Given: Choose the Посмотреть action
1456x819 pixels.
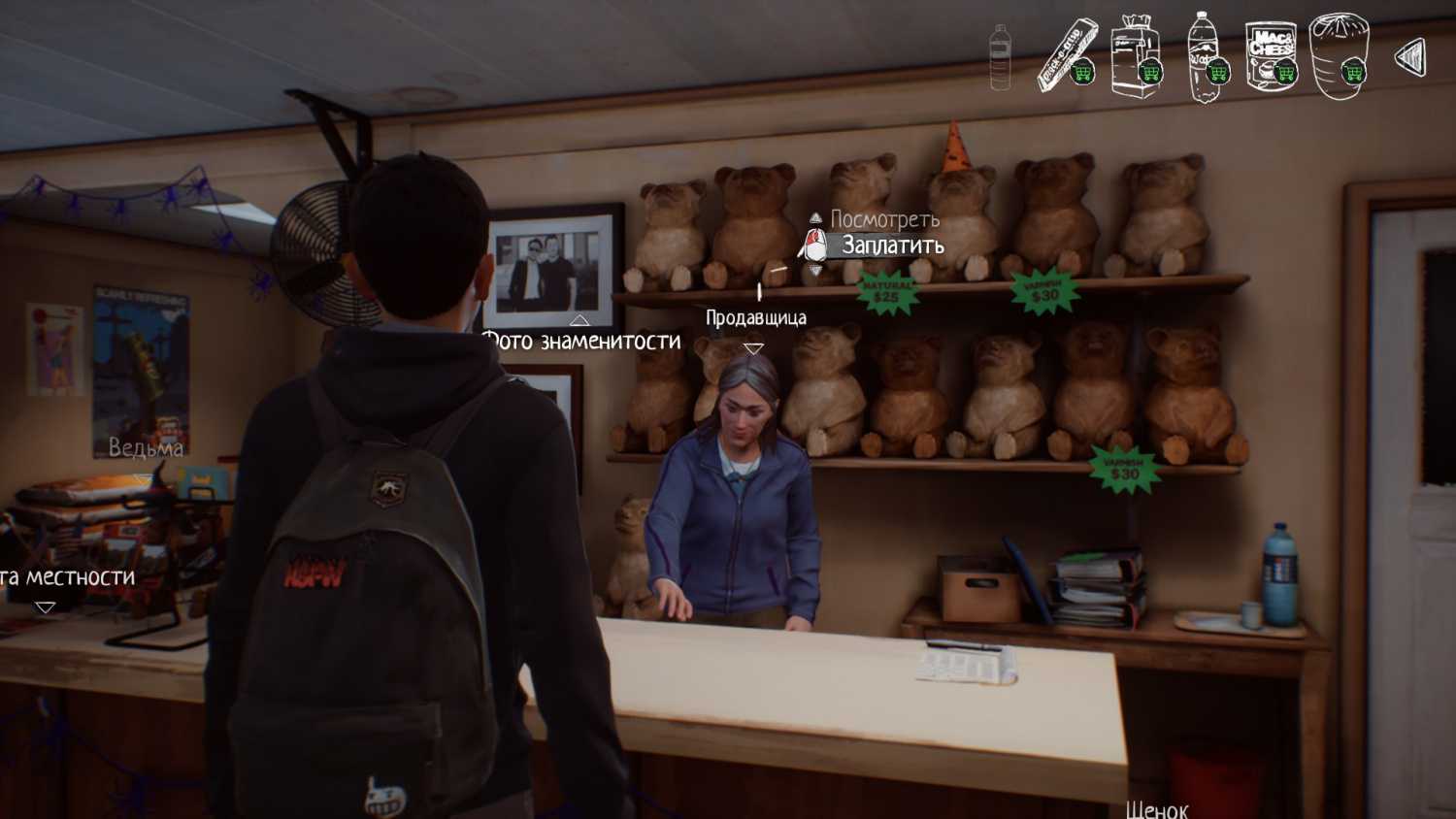Looking at the screenshot, I should click(883, 219).
